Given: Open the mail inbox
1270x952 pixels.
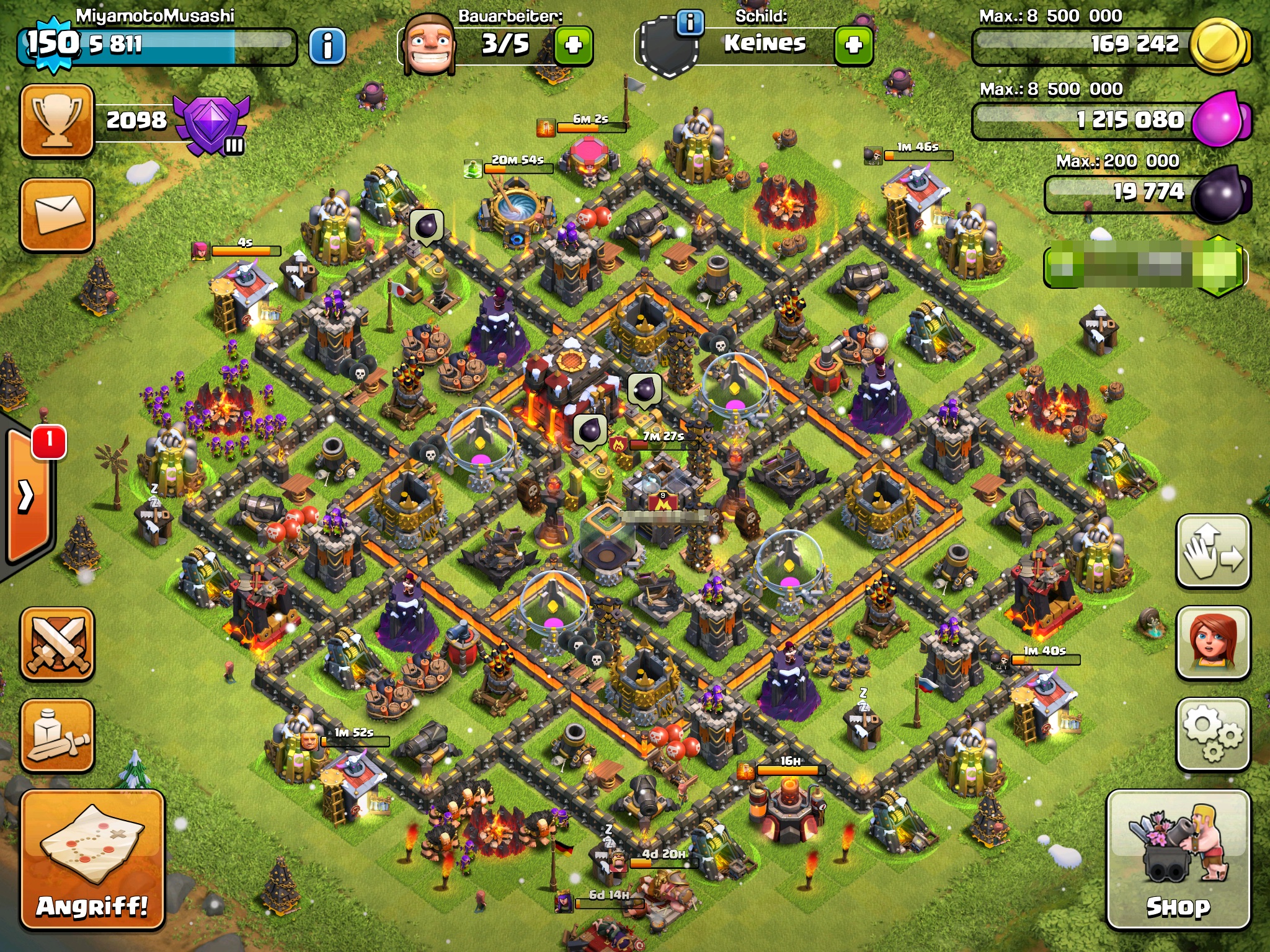Looking at the screenshot, I should pyautogui.click(x=57, y=214).
